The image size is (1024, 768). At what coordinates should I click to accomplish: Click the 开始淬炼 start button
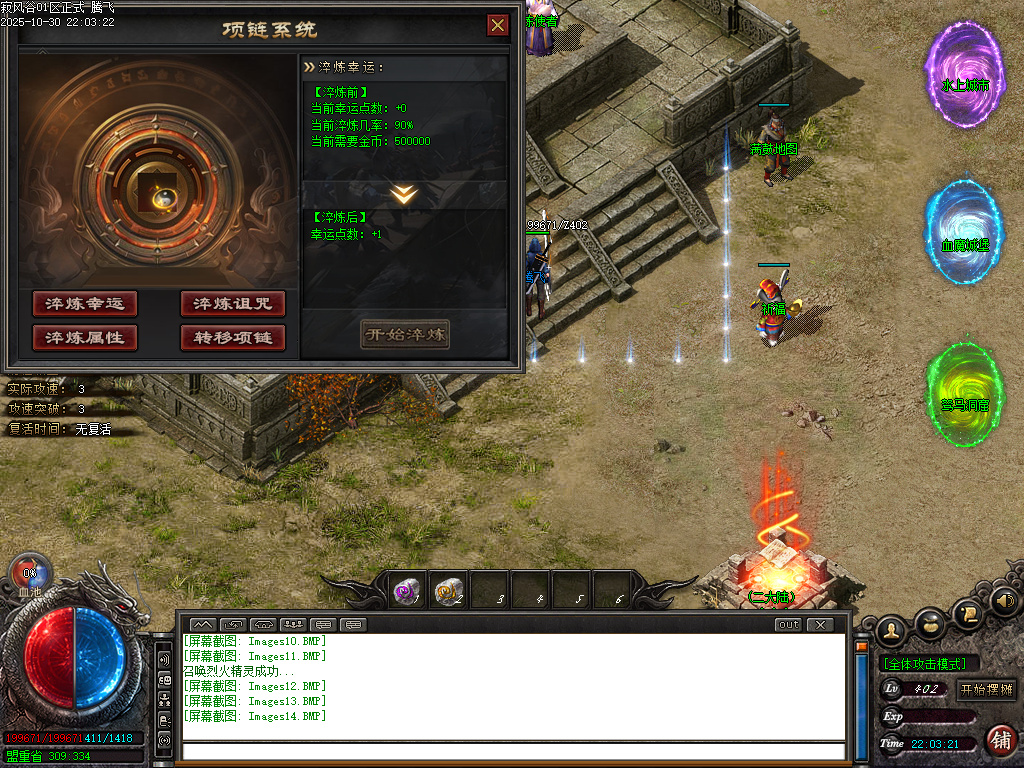405,334
